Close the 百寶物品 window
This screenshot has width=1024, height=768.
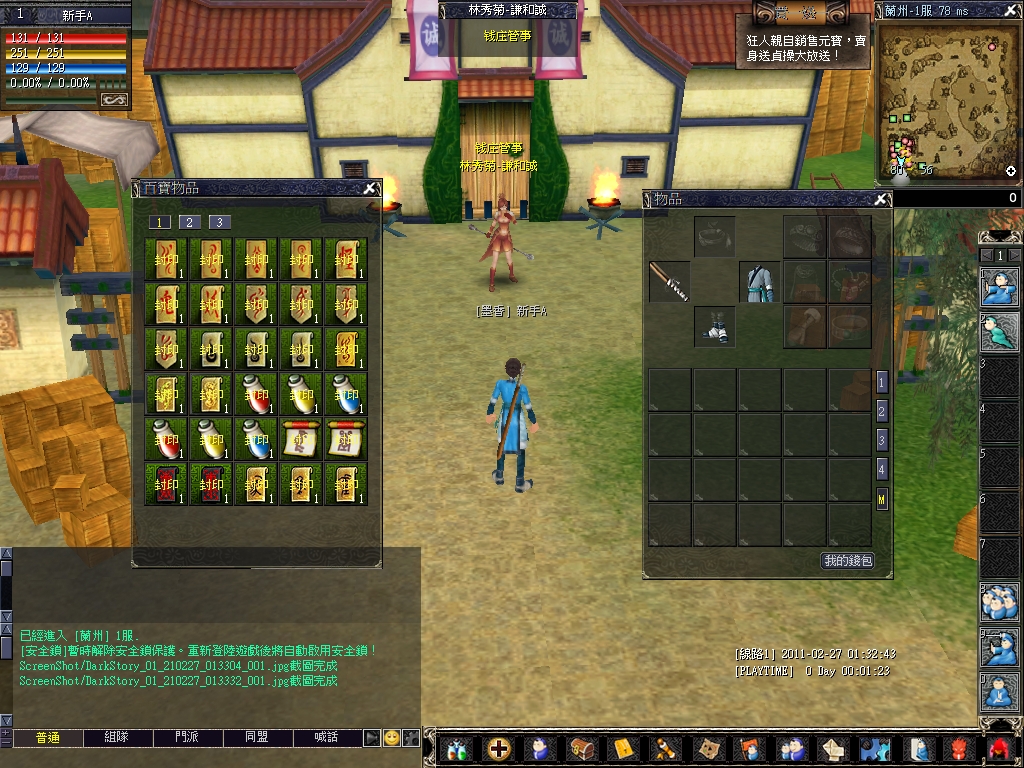point(369,187)
